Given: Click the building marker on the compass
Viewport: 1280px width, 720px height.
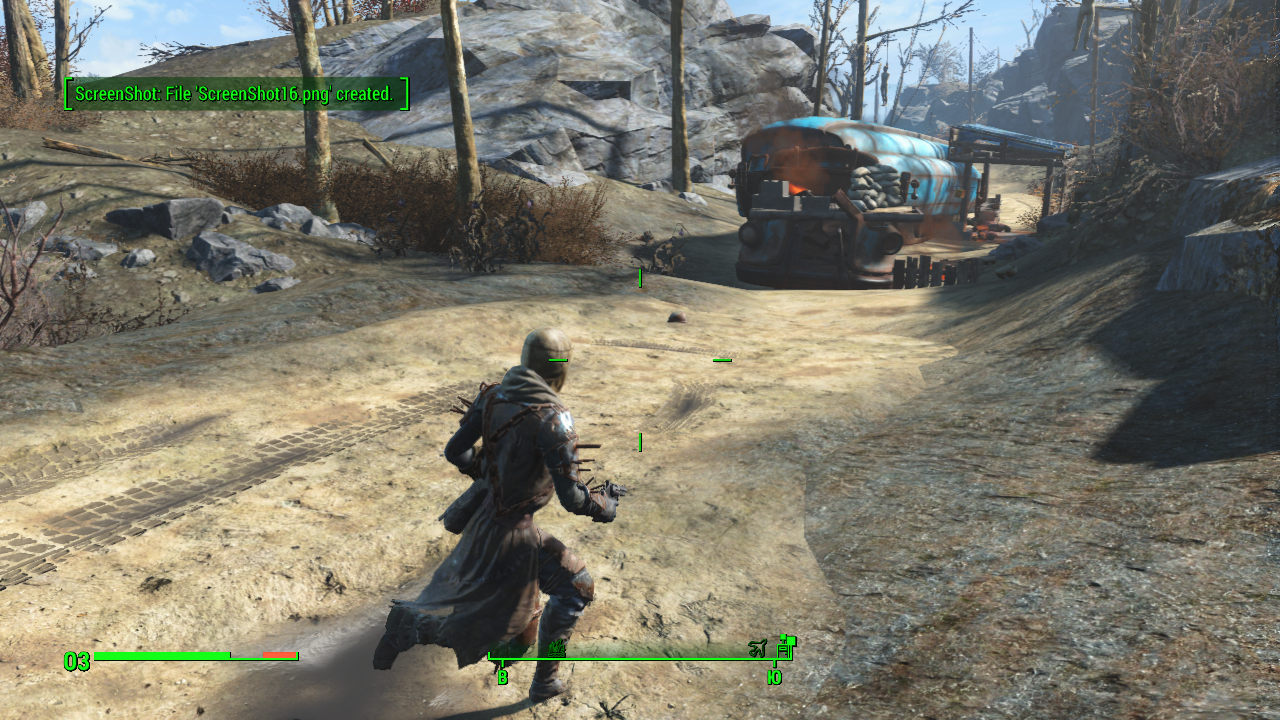Looking at the screenshot, I should pyautogui.click(x=785, y=647).
